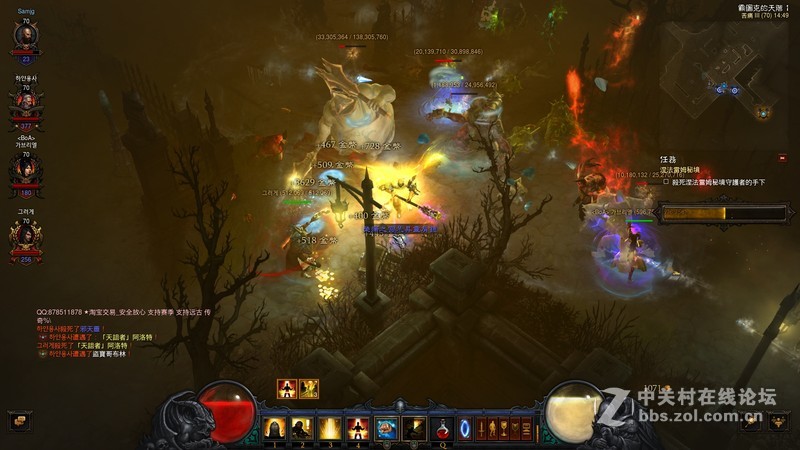Open the blue town portal

466,429
